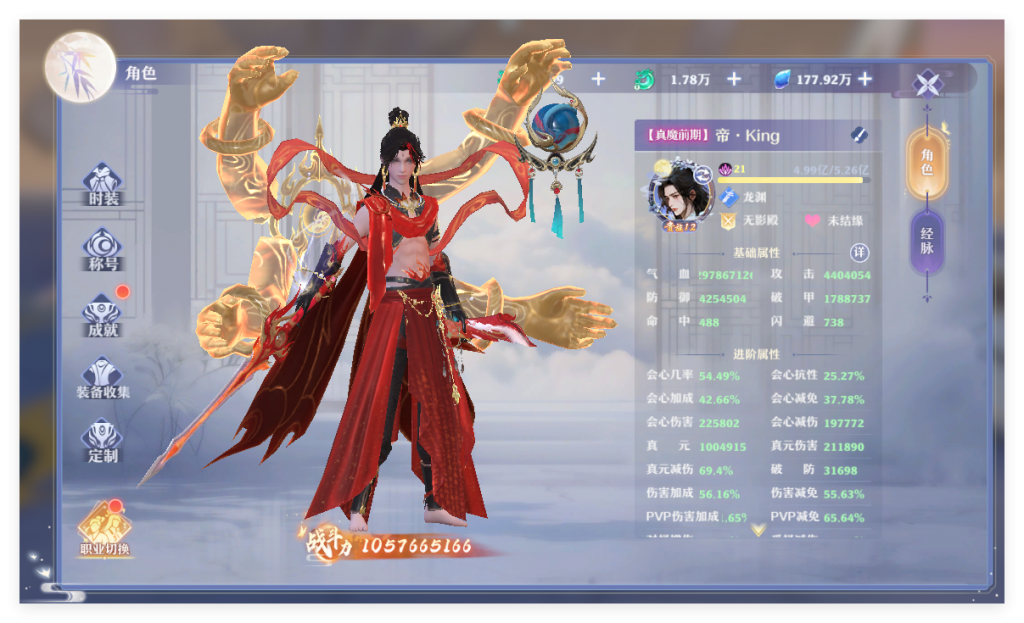This screenshot has width=1024, height=623.
Task: Open the 职业切换 class switch
Action: 104,528
